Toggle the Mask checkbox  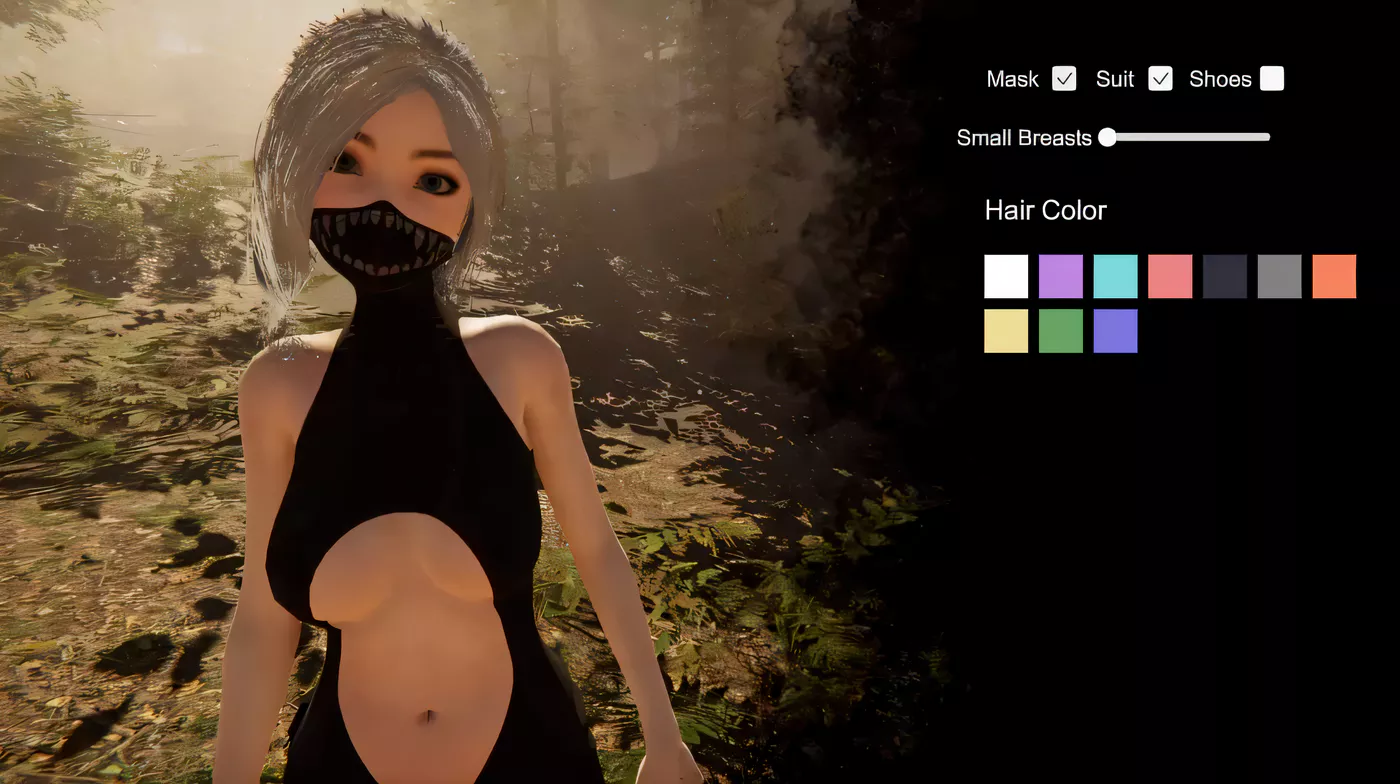[x=1064, y=79]
